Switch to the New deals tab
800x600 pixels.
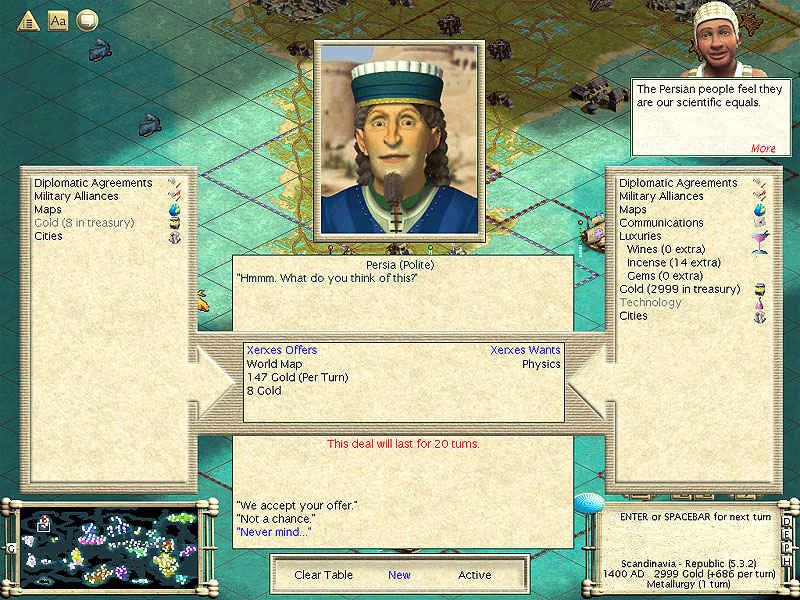[x=399, y=575]
